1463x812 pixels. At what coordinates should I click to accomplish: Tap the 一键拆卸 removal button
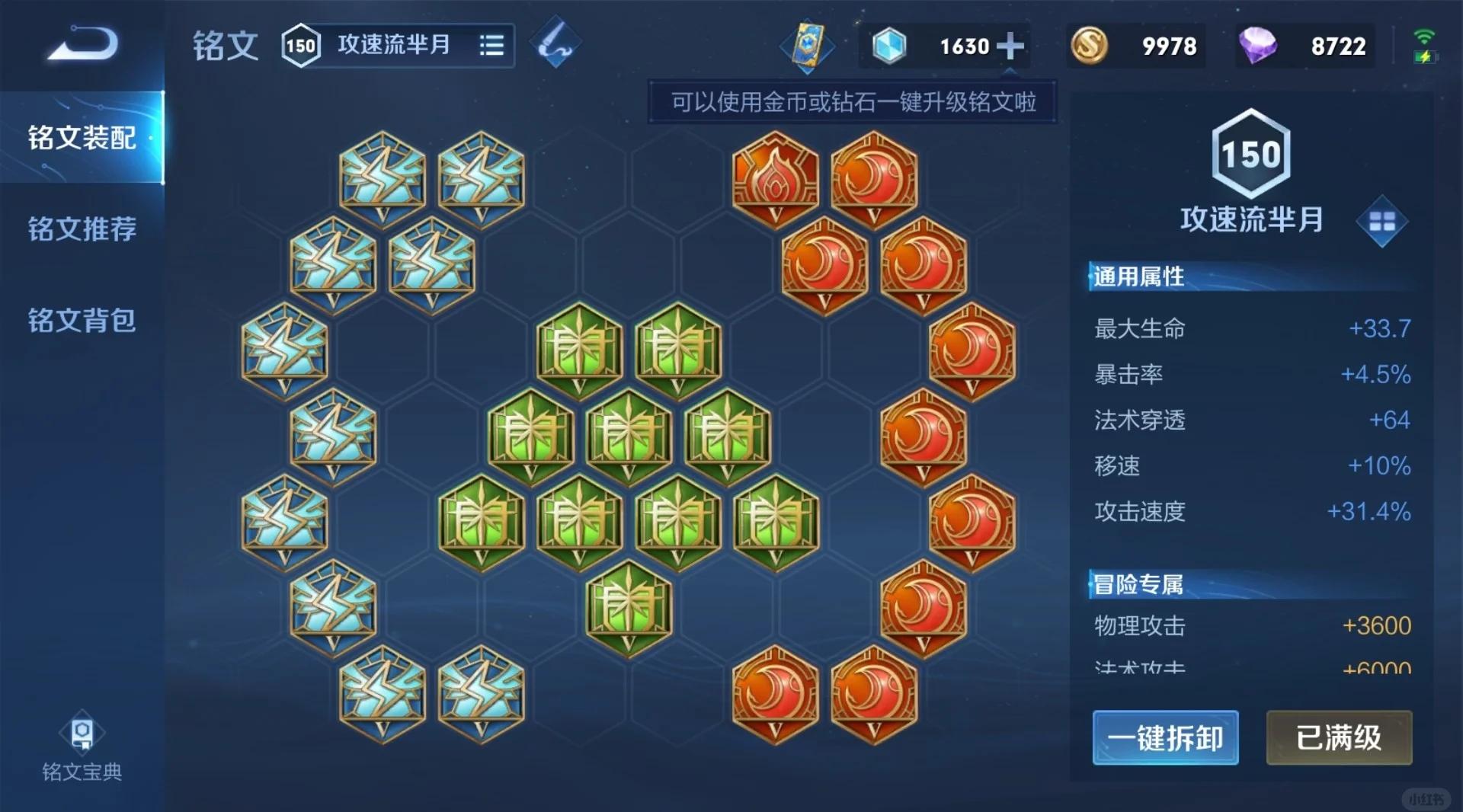pyautogui.click(x=1166, y=738)
